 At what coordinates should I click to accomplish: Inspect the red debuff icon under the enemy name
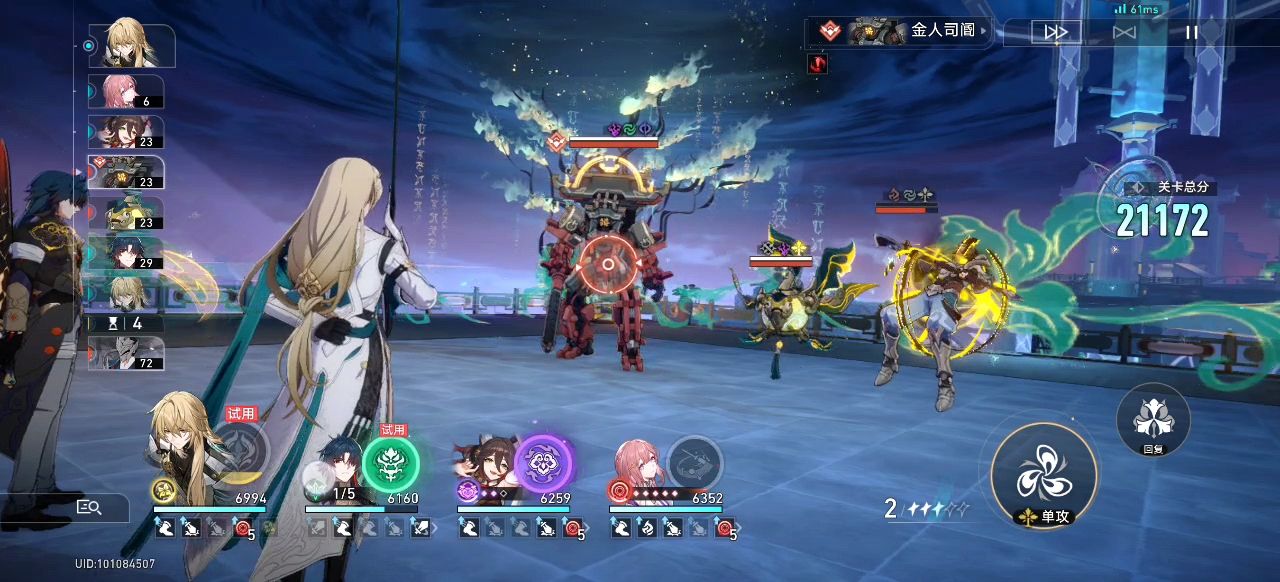pyautogui.click(x=819, y=64)
